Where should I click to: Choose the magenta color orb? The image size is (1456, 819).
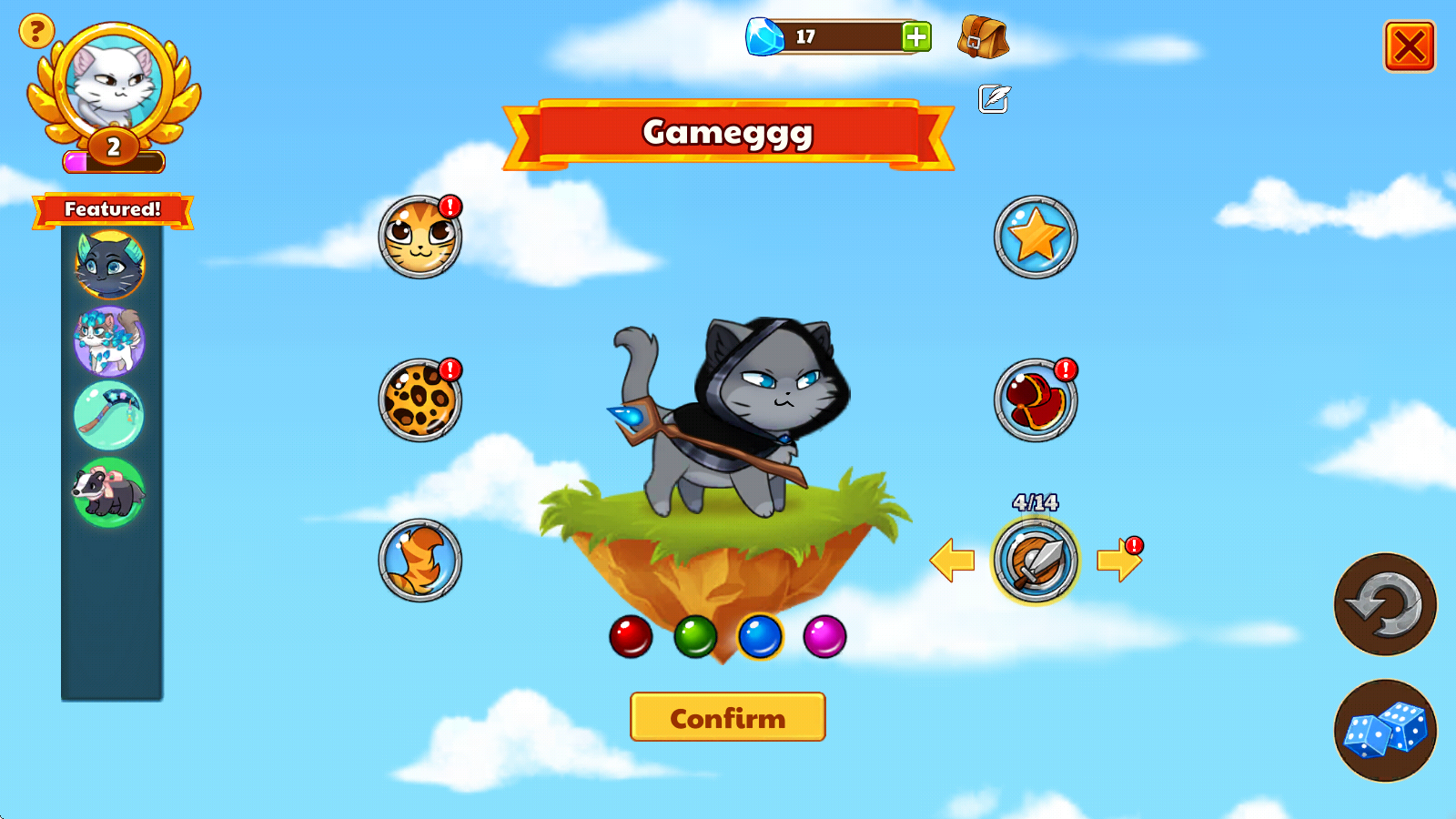point(824,636)
